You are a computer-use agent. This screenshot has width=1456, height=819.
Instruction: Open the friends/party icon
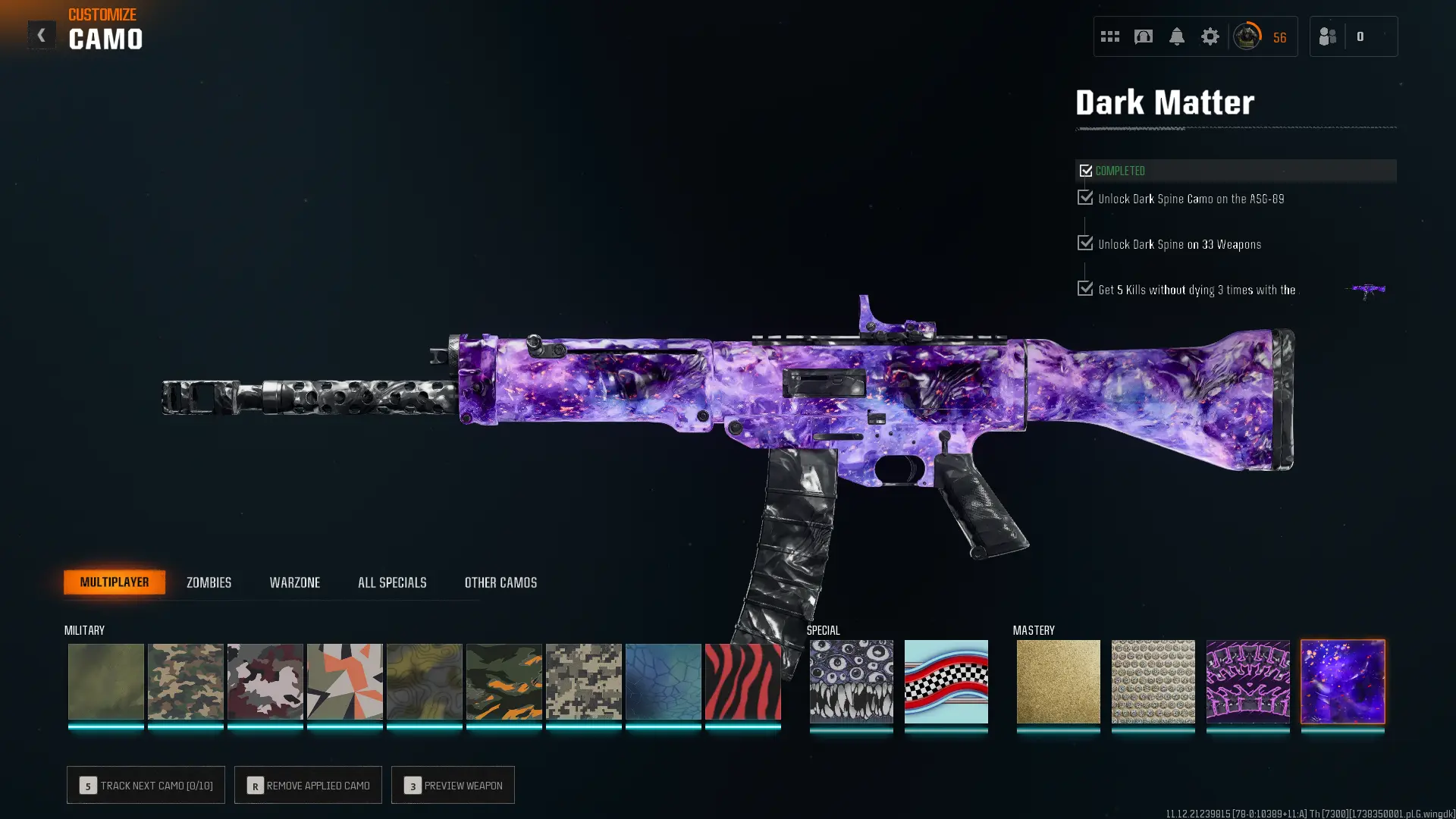click(x=1327, y=36)
